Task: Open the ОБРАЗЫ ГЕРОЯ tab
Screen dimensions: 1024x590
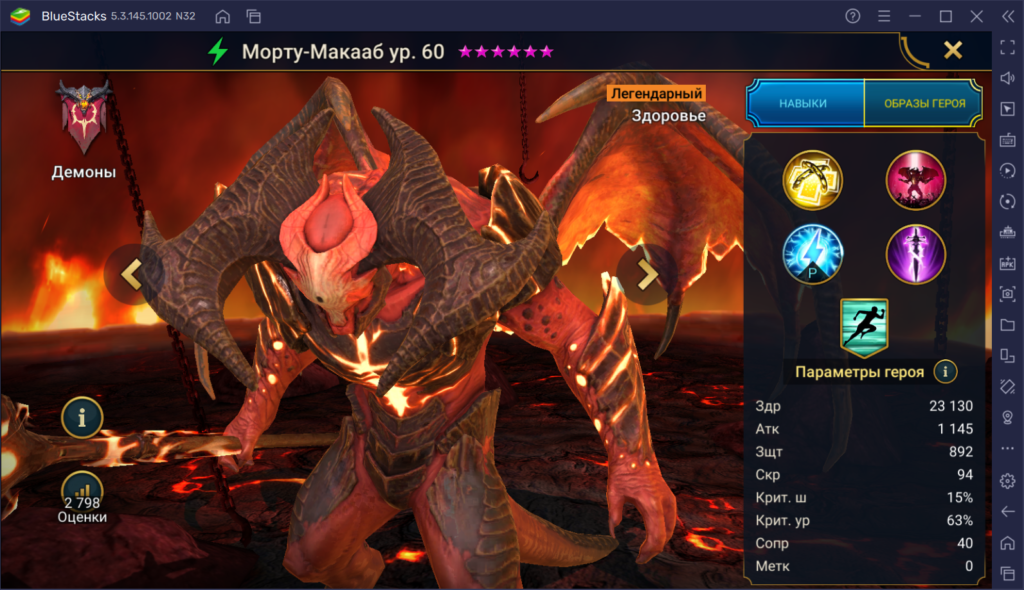Action: [x=924, y=103]
